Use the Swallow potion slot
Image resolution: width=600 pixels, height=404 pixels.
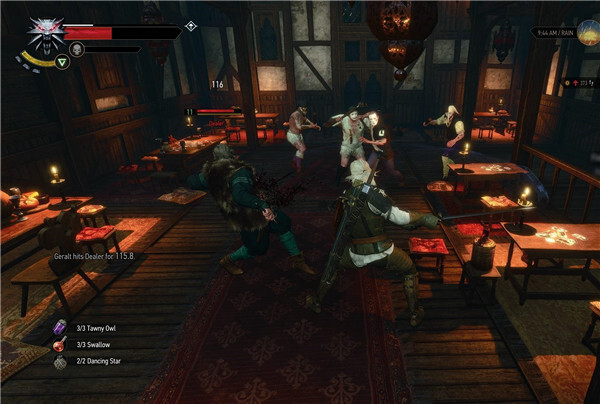(59, 345)
